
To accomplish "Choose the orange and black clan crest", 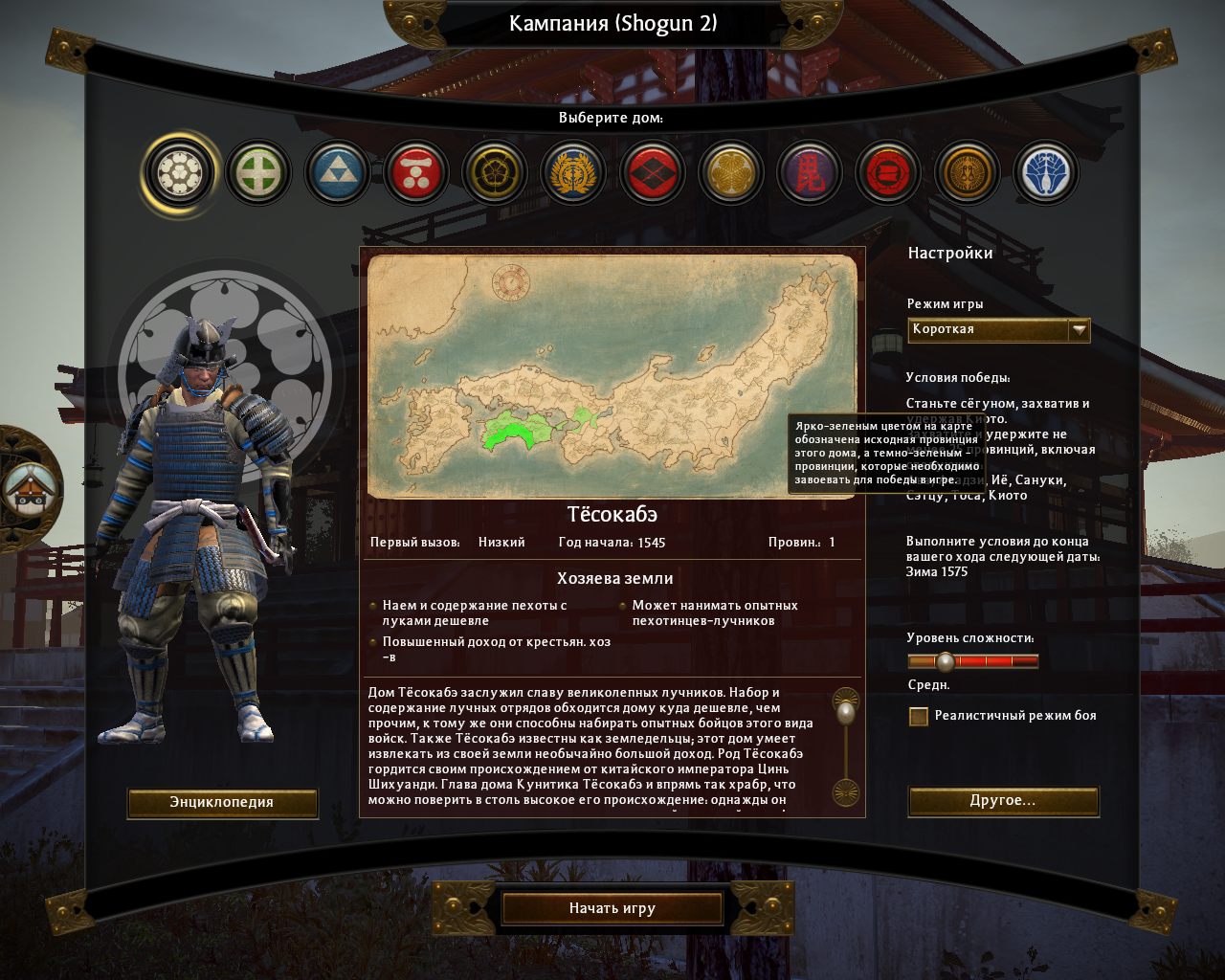I will (x=967, y=173).
